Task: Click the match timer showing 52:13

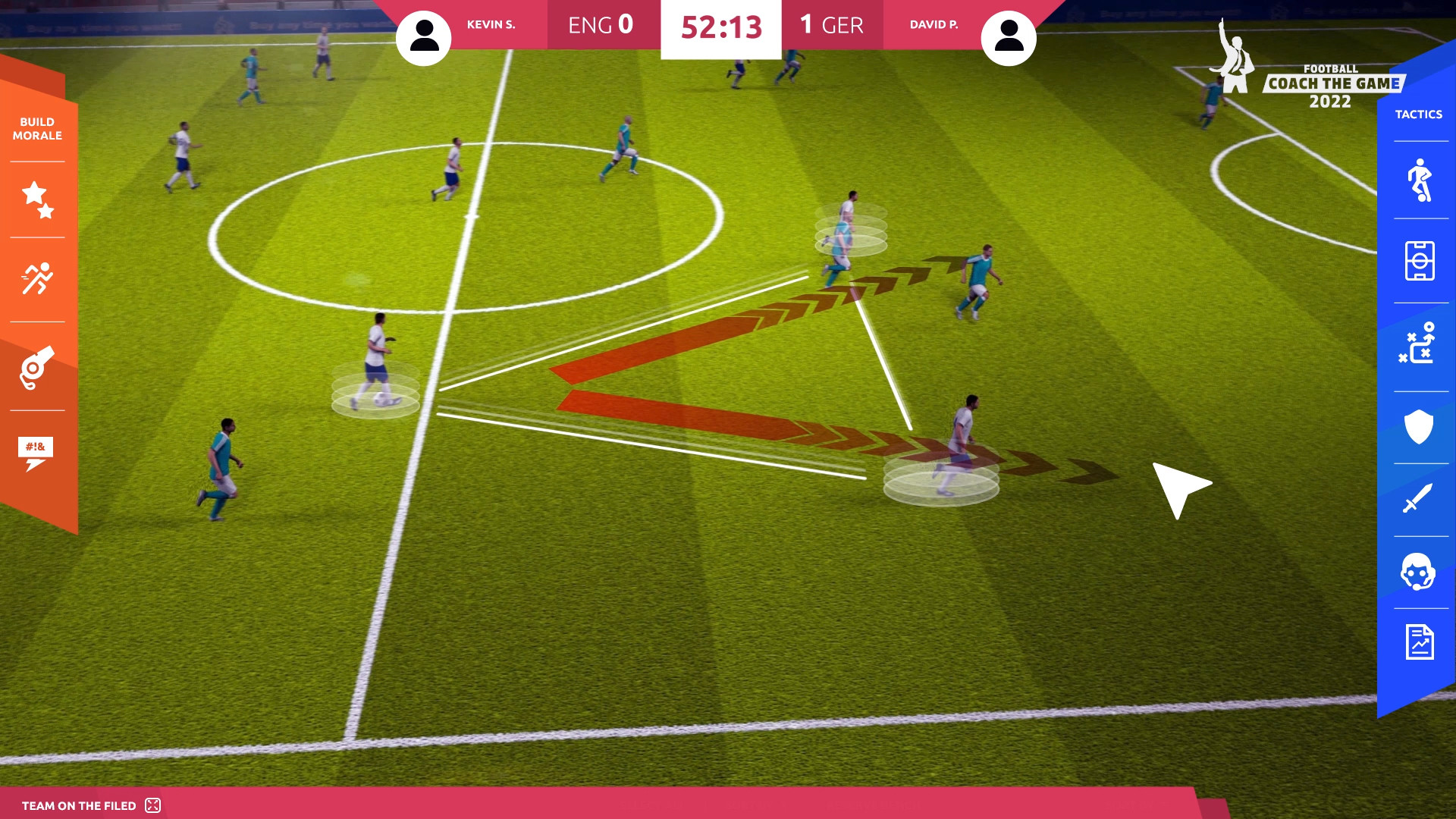Action: click(720, 25)
